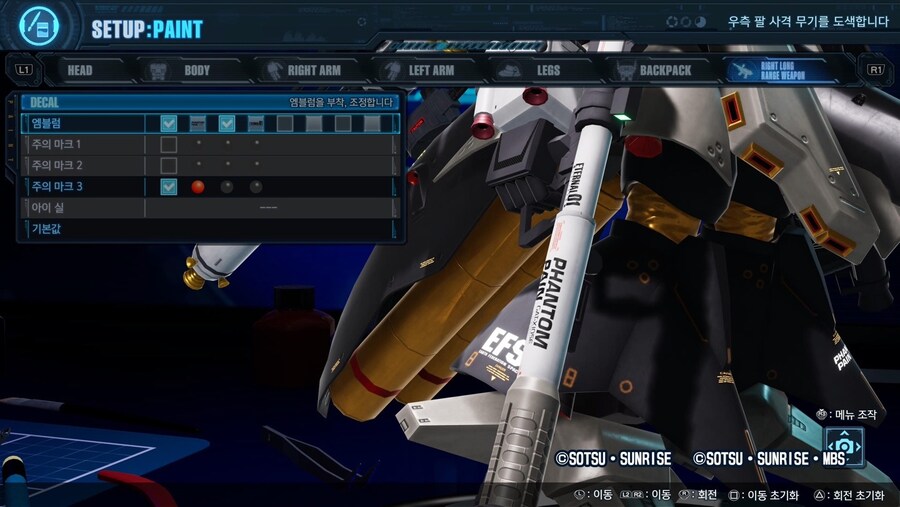Pick the red color swatch for 주의 마크 3
This screenshot has height=507, width=900.
point(198,187)
